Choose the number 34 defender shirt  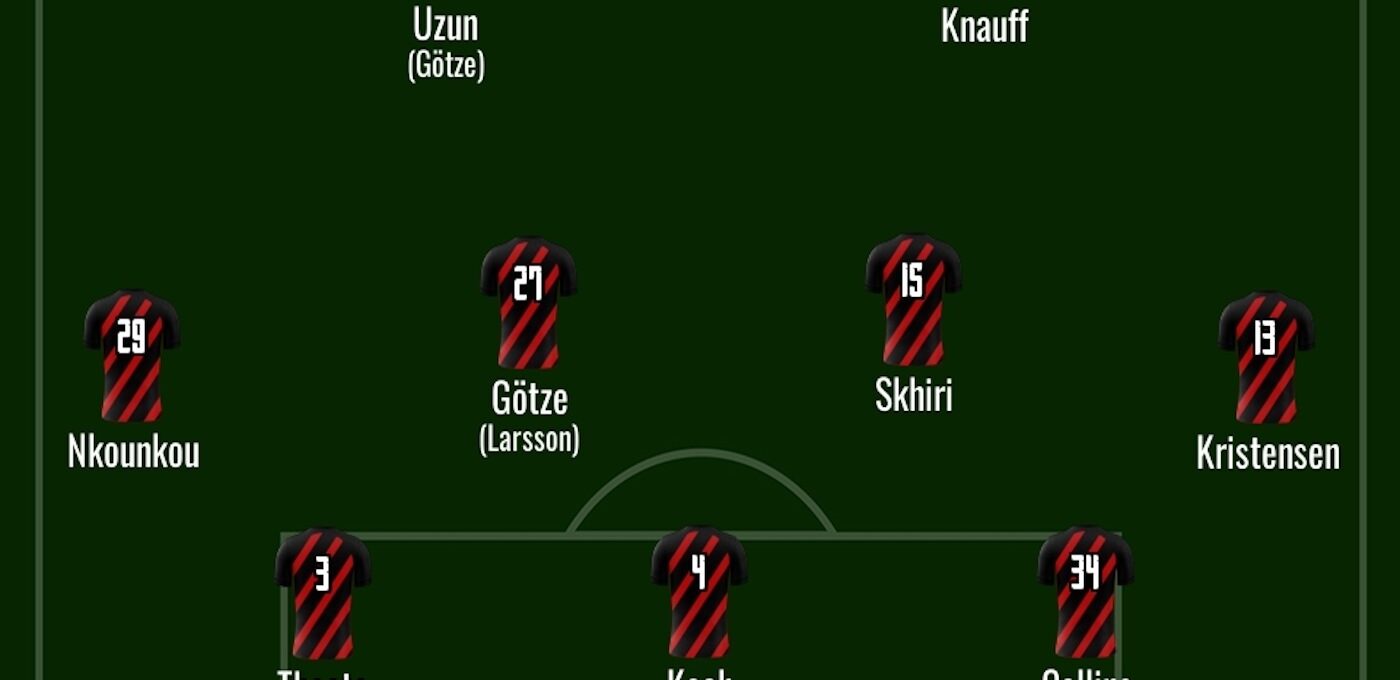tap(1085, 592)
